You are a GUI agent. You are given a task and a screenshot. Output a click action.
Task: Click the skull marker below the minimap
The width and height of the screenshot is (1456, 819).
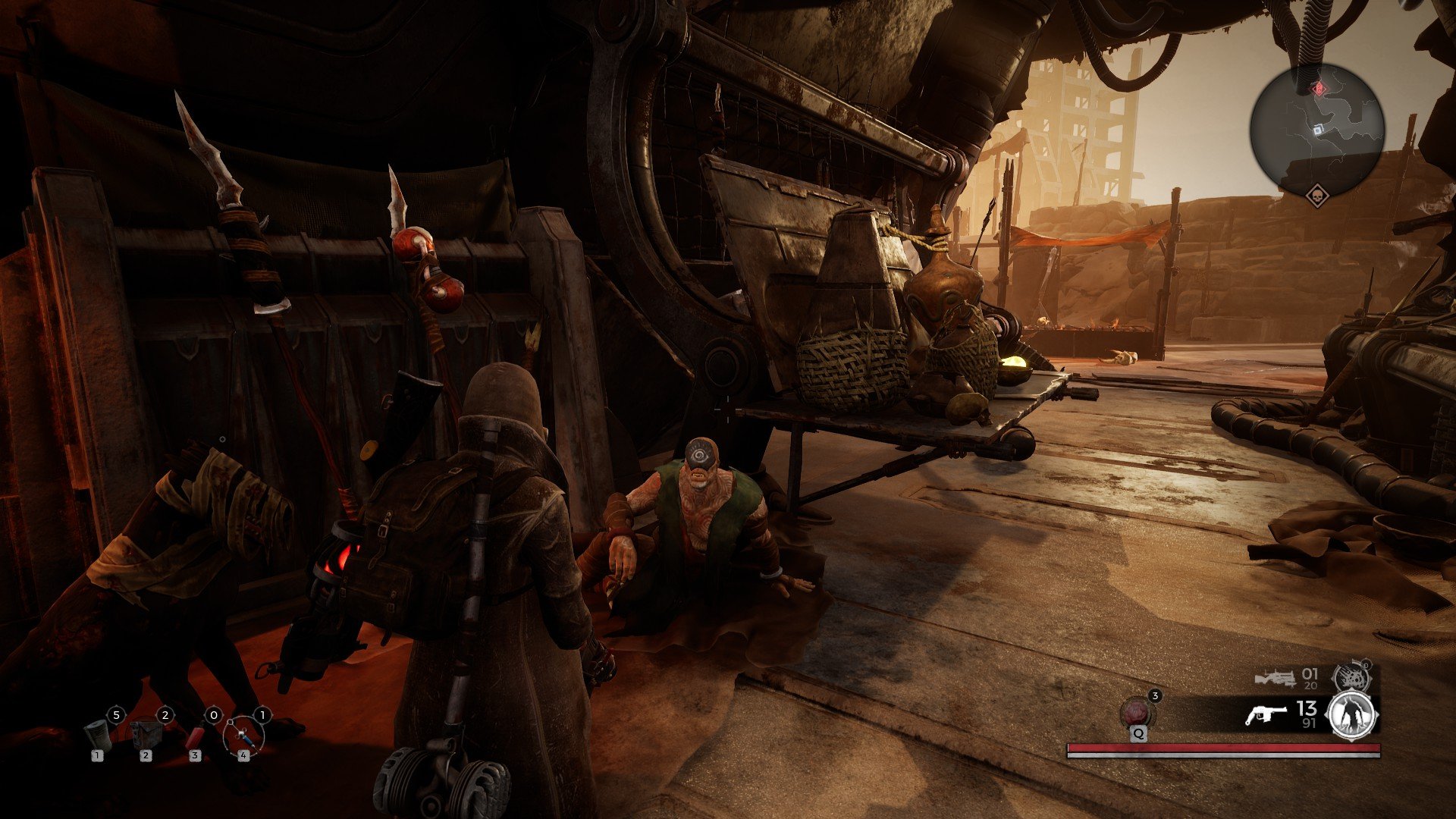[x=1317, y=196]
